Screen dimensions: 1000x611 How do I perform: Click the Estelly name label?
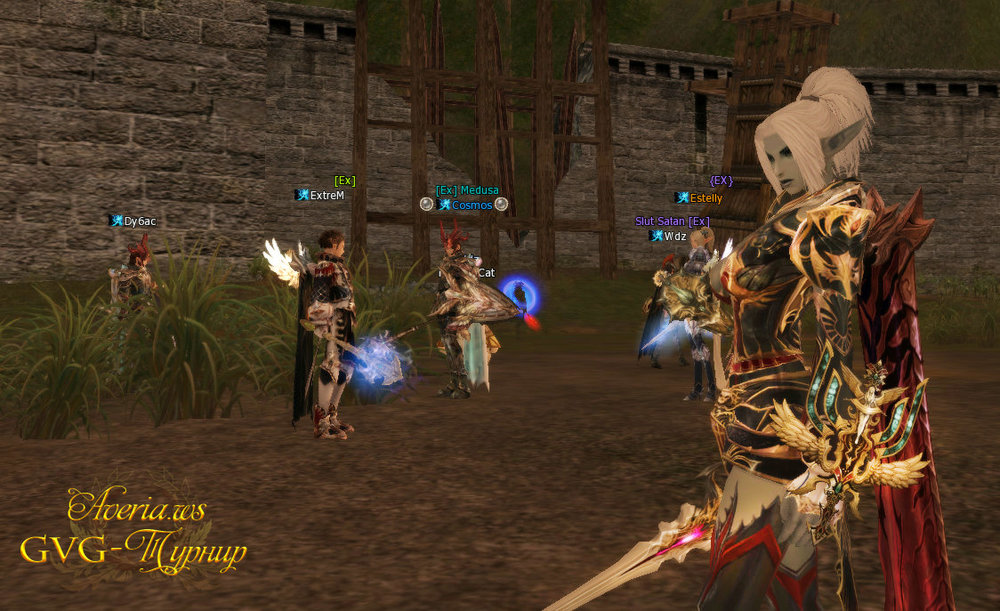coord(705,198)
